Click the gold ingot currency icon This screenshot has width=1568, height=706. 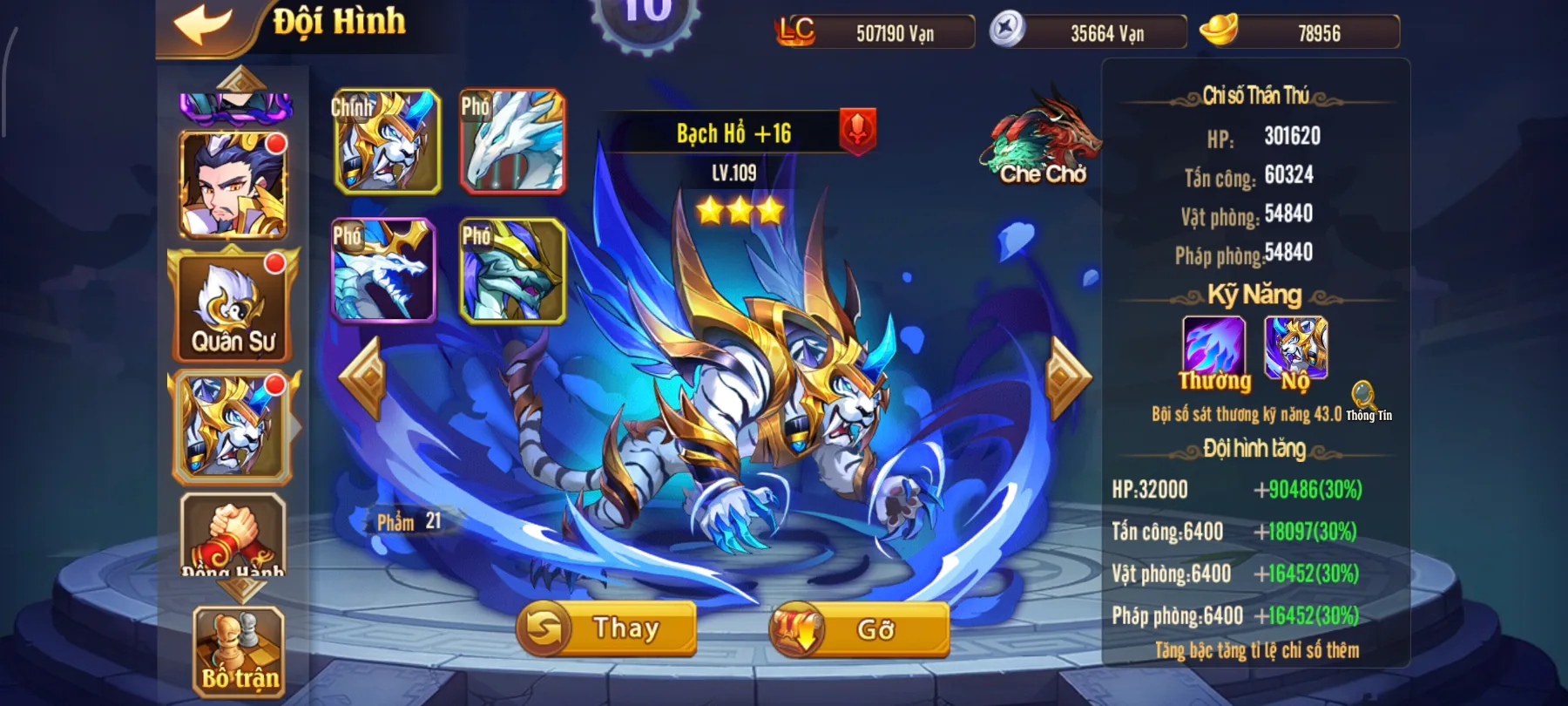click(1226, 32)
